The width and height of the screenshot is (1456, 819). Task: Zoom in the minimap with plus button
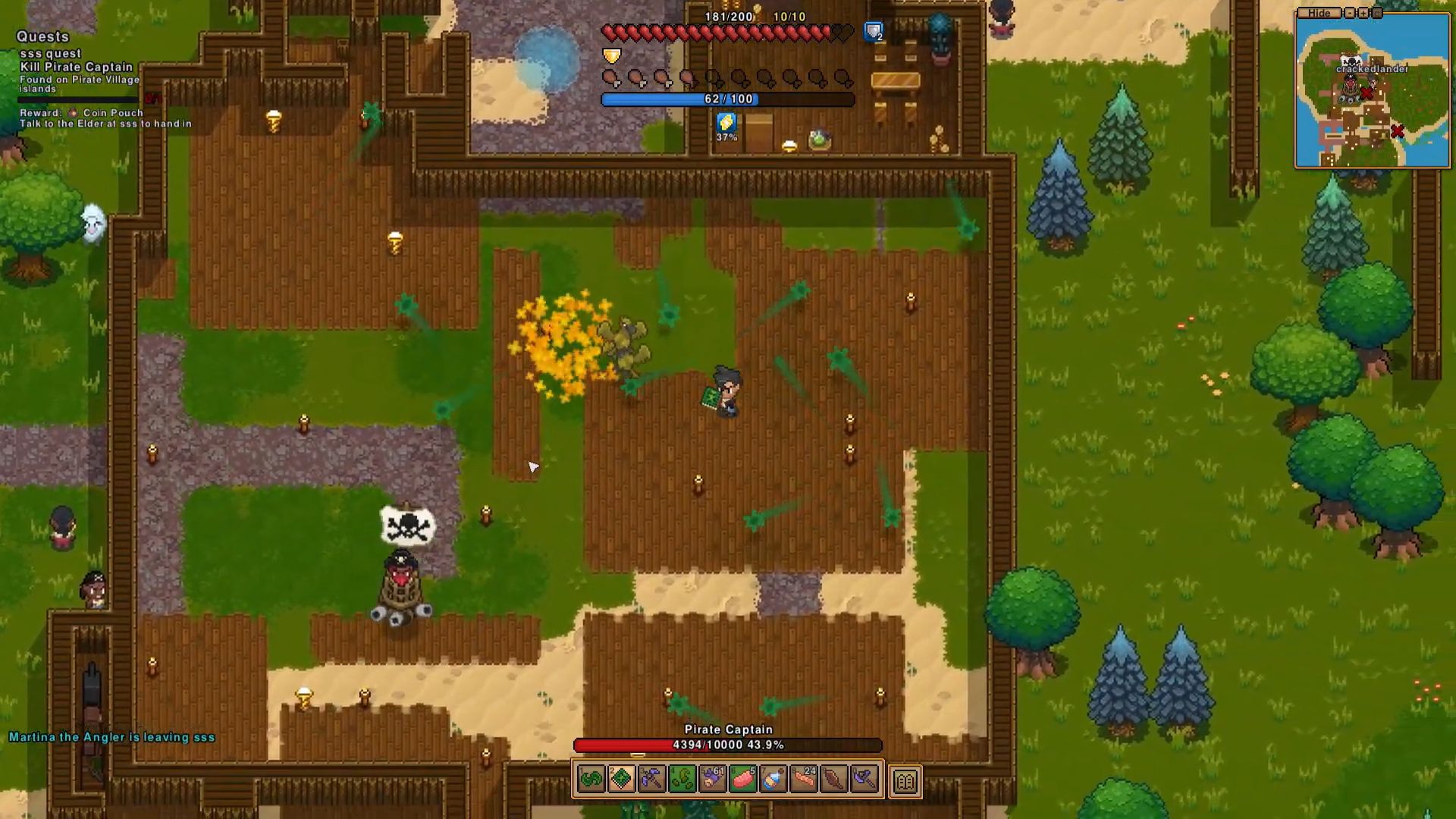coord(1363,13)
